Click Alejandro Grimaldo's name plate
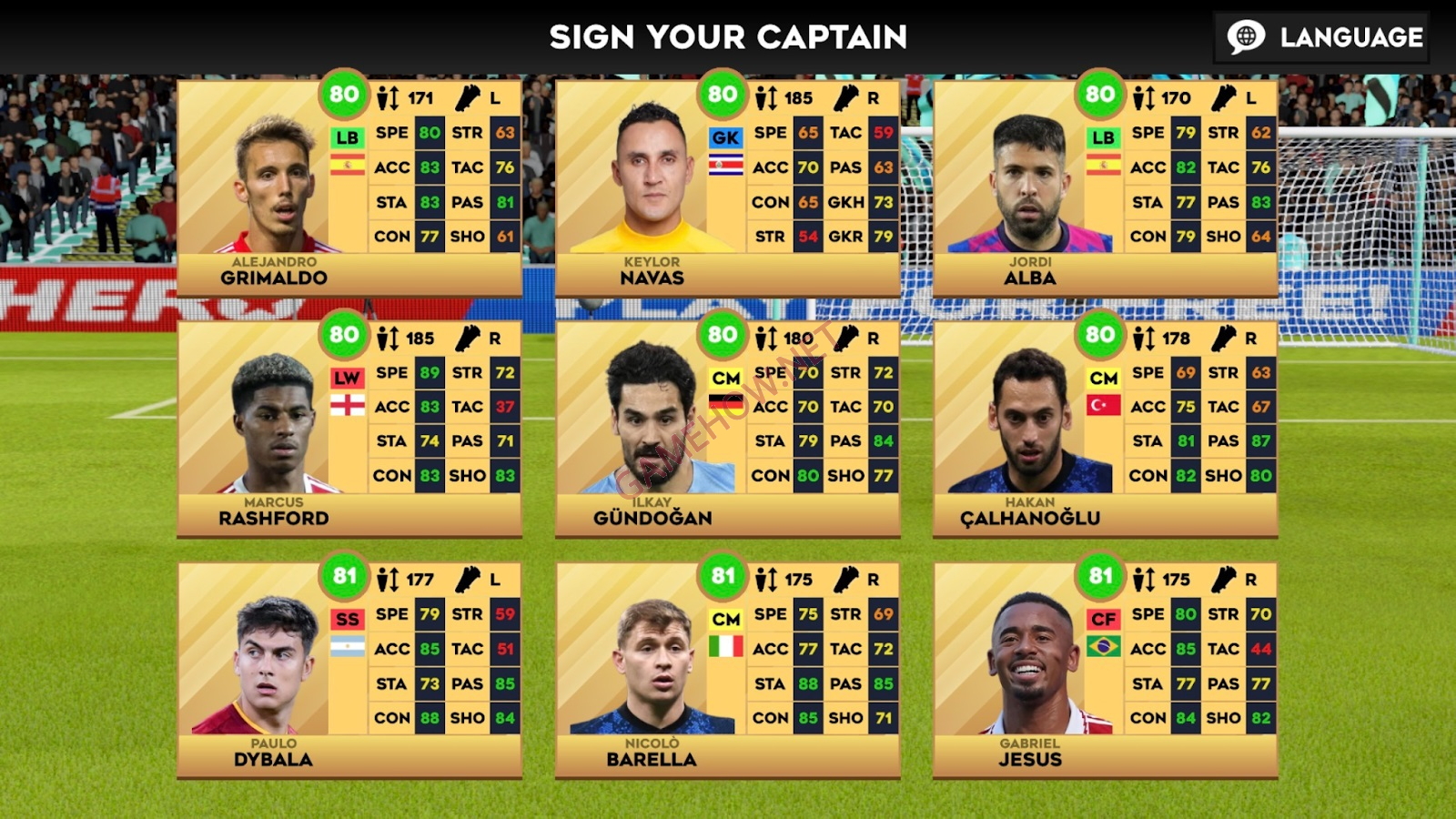The height and width of the screenshot is (819, 1456). pos(273,271)
